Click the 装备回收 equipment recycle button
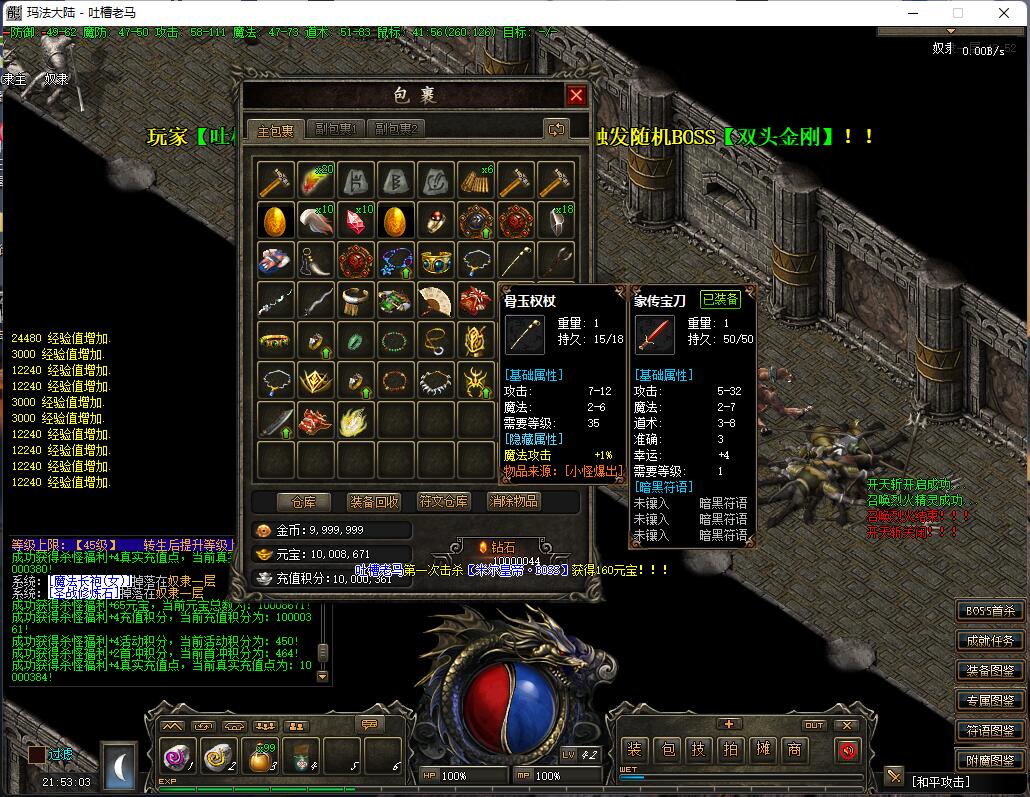 374,501
